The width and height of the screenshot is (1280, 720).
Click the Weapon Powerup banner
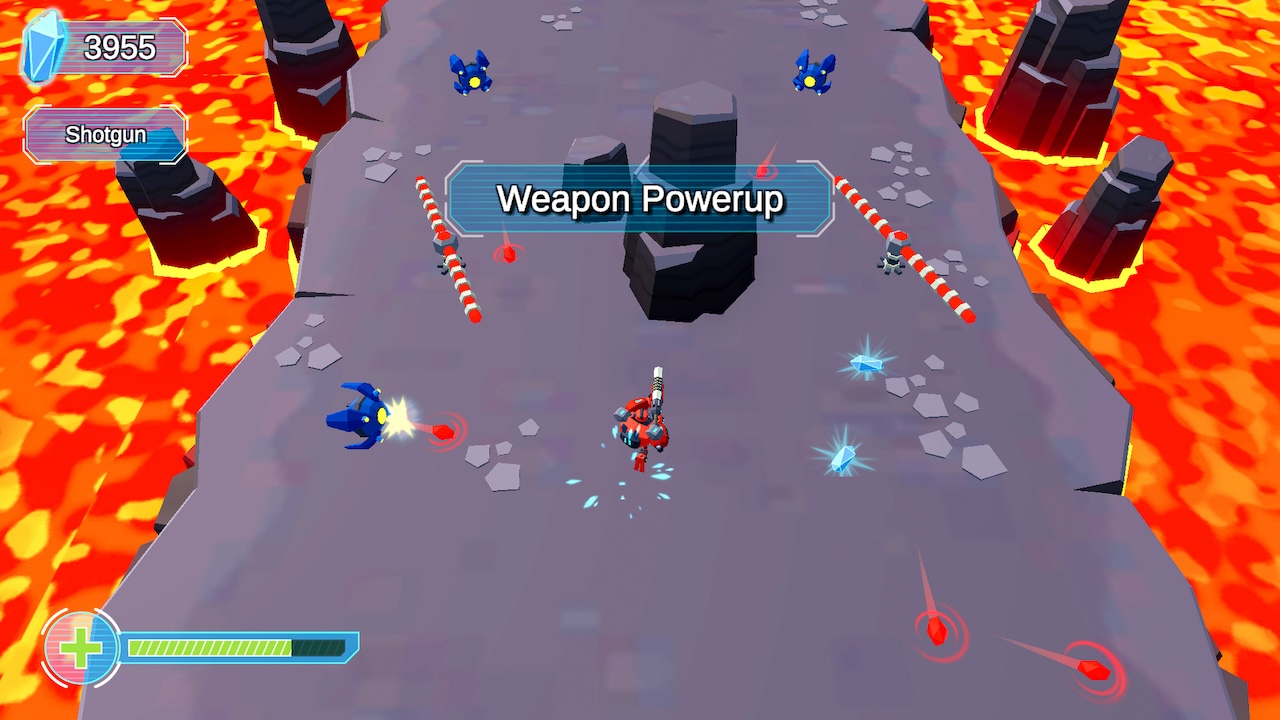641,199
